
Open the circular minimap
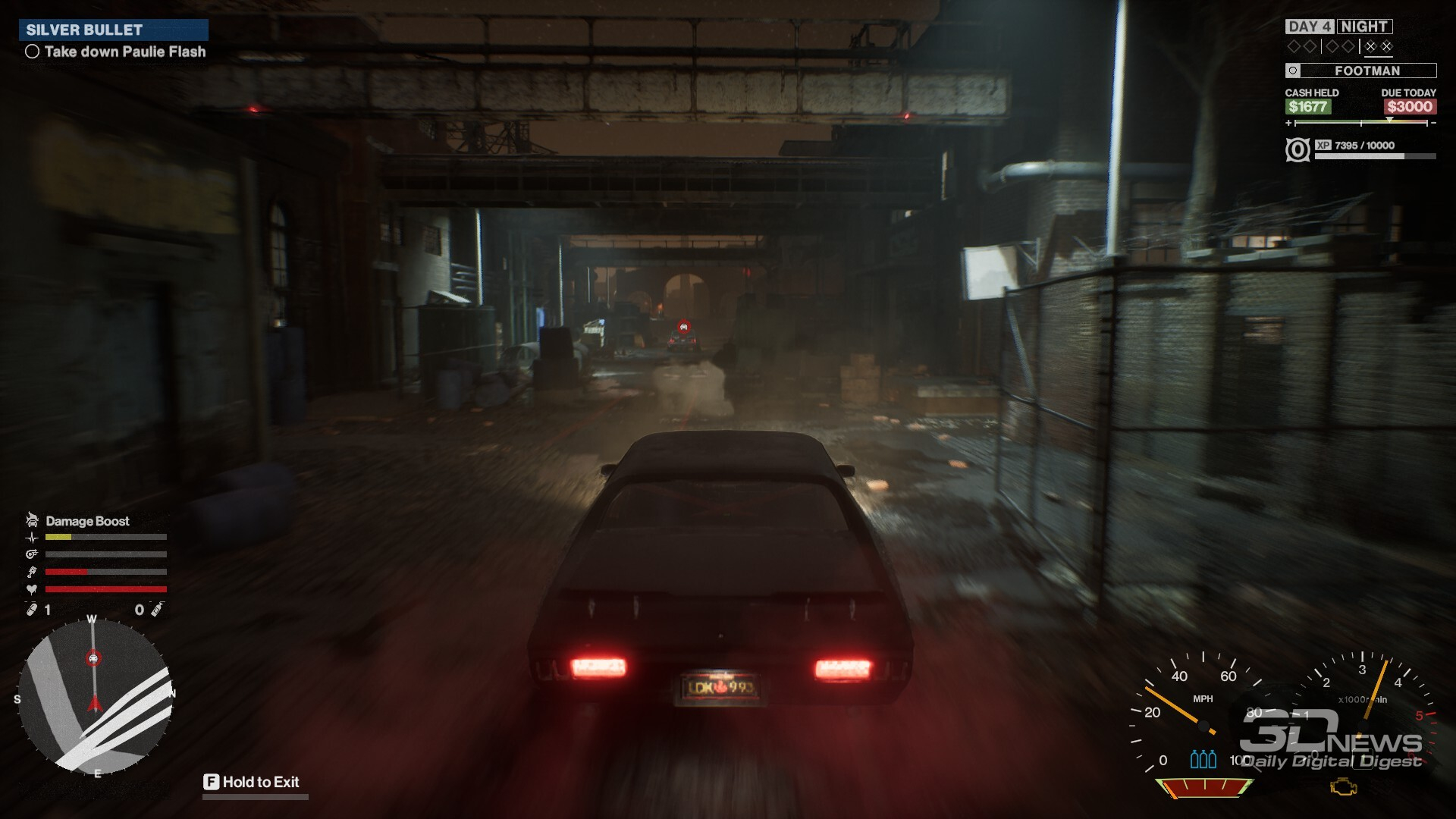(x=96, y=697)
